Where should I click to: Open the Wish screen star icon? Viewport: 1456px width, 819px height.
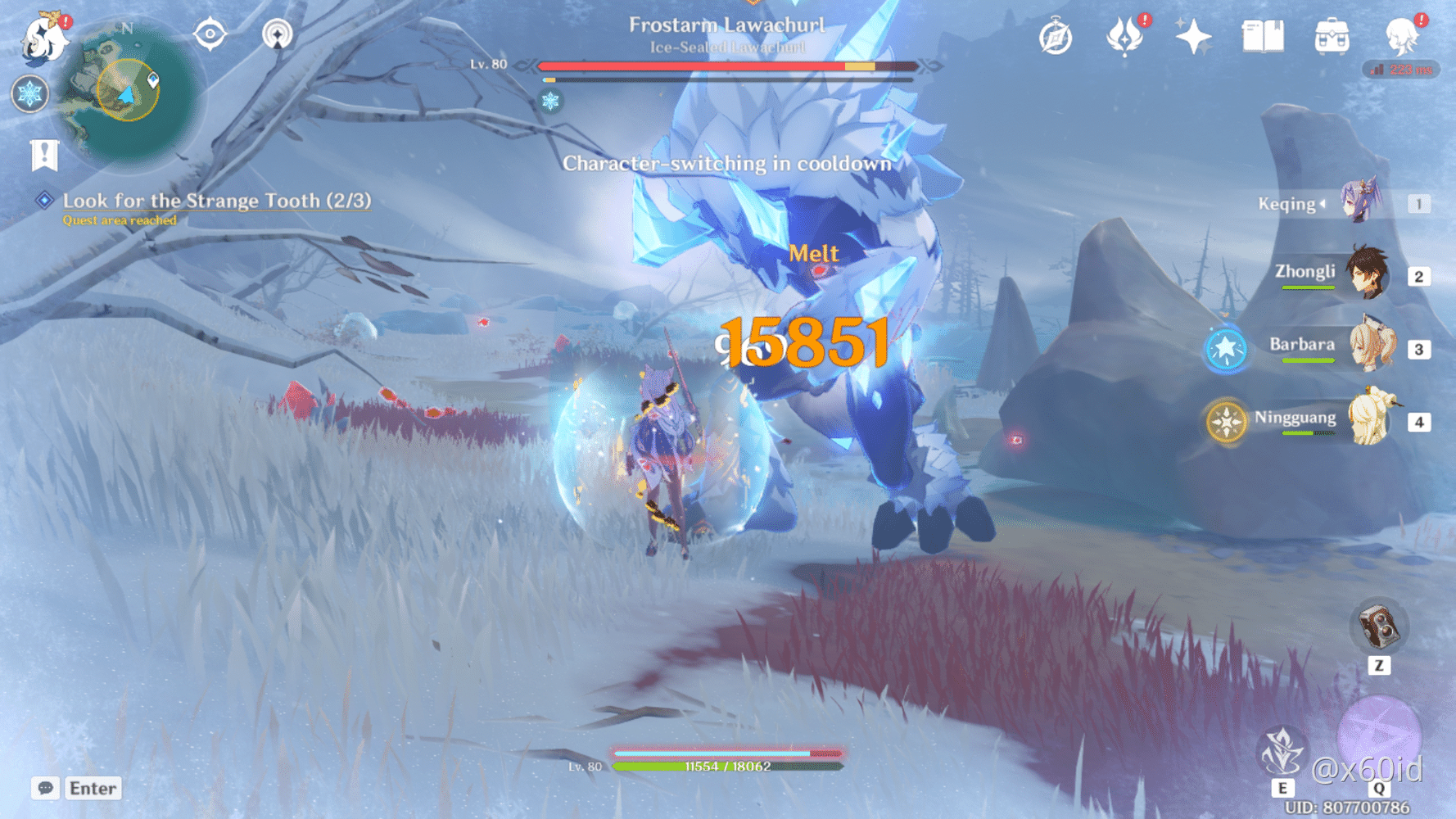click(x=1194, y=36)
